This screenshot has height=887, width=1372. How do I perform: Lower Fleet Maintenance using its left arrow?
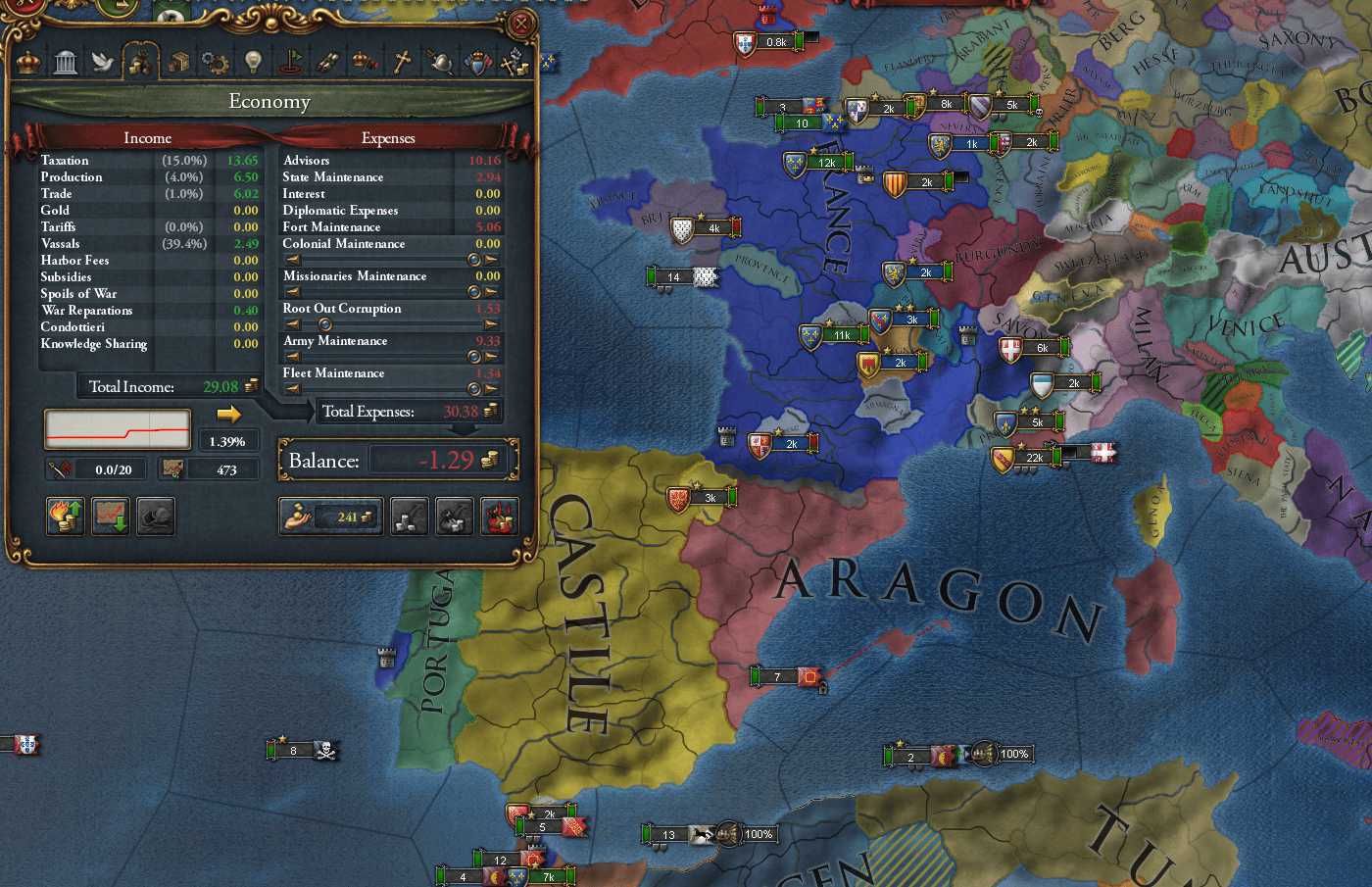[x=293, y=389]
